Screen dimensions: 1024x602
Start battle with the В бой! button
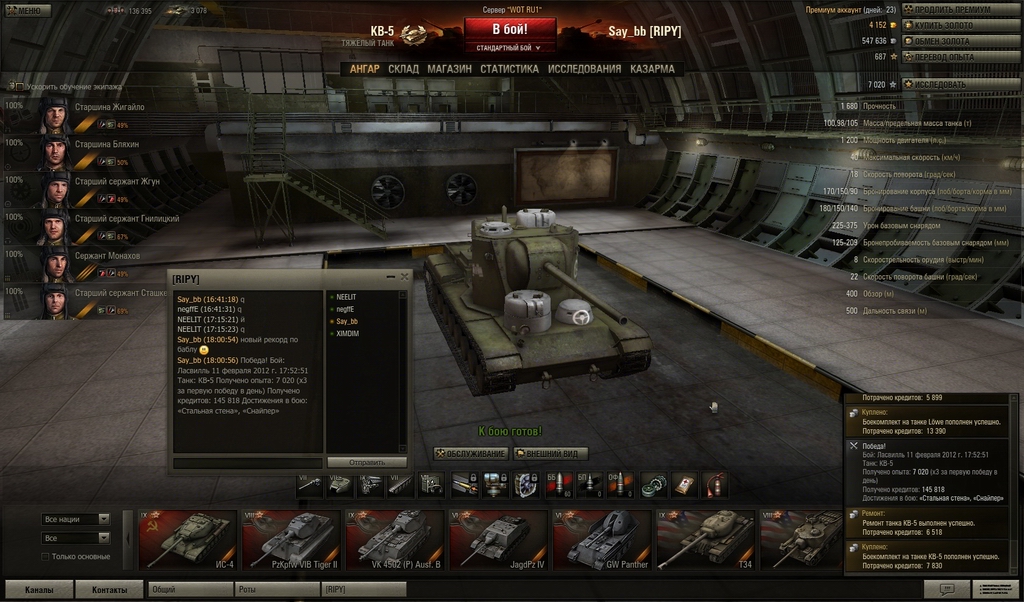click(509, 29)
